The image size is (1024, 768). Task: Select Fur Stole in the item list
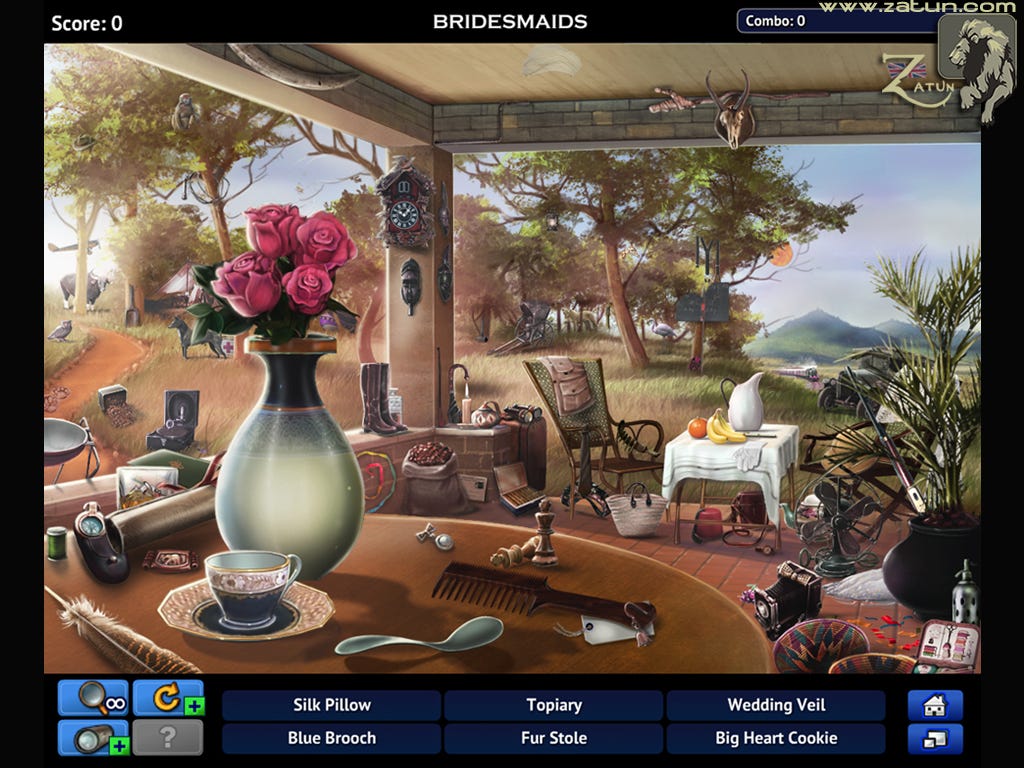tap(554, 739)
